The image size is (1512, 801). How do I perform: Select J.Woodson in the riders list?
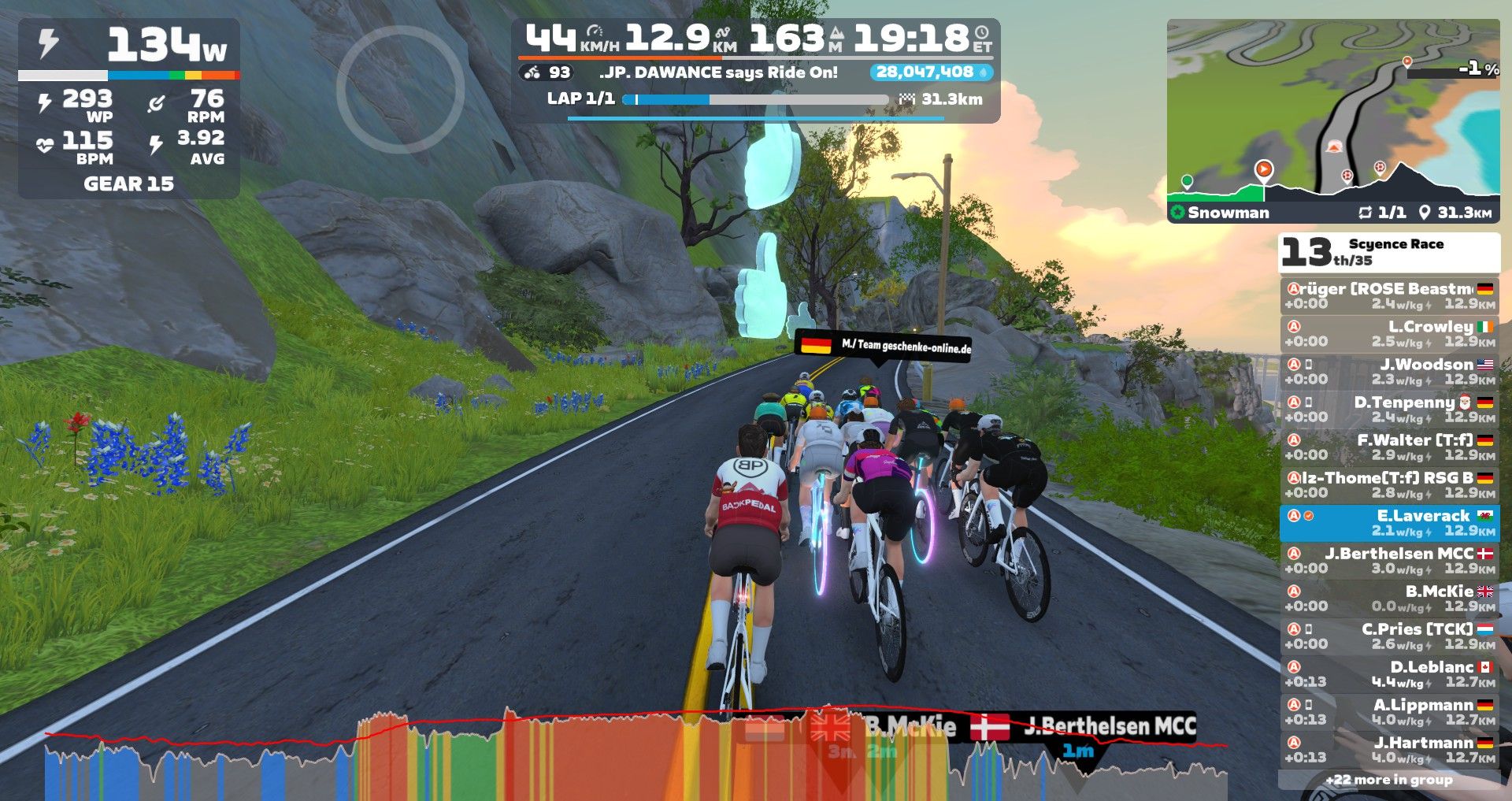click(x=1389, y=371)
